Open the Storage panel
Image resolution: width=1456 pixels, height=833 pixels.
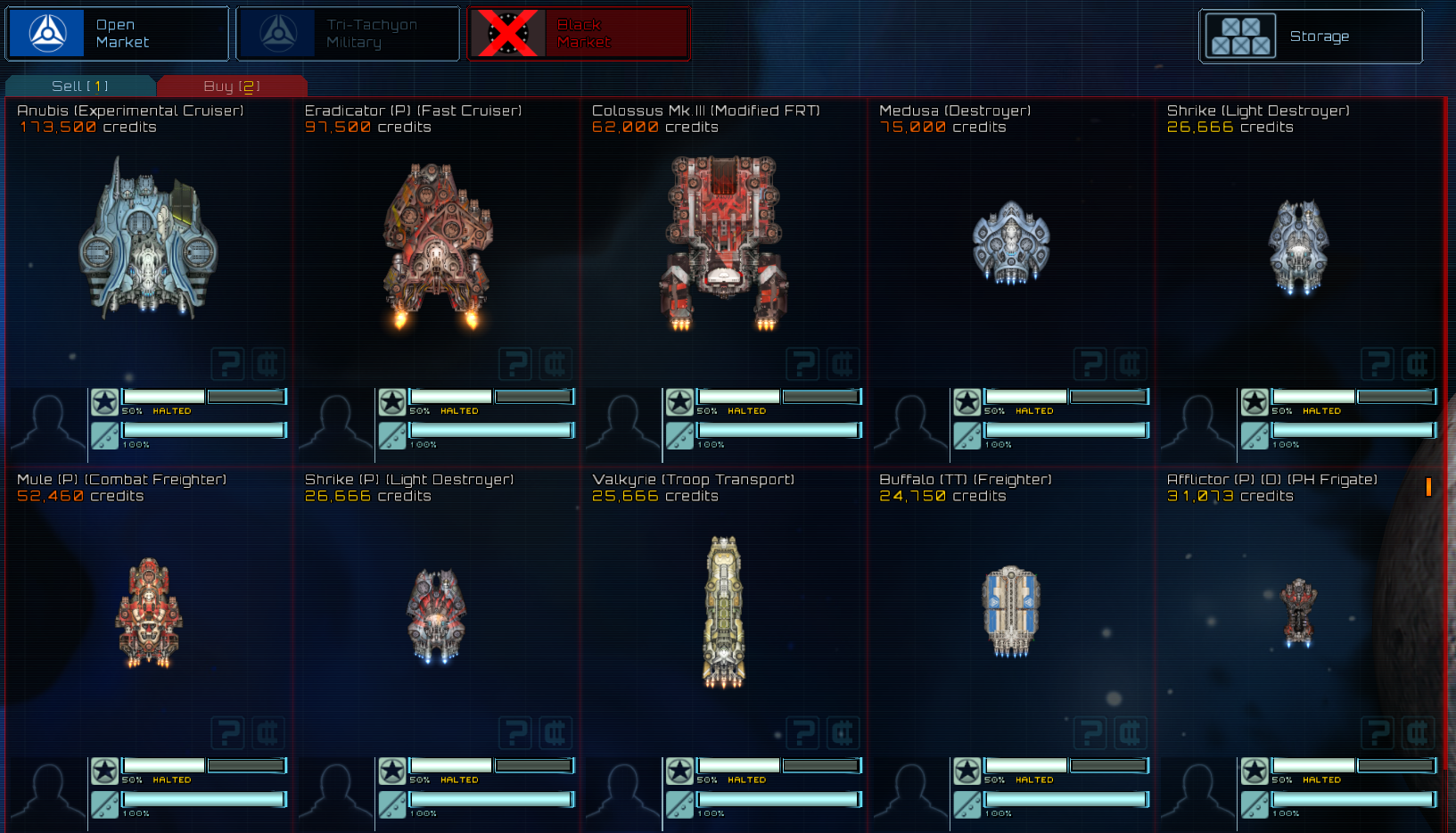coord(1310,37)
